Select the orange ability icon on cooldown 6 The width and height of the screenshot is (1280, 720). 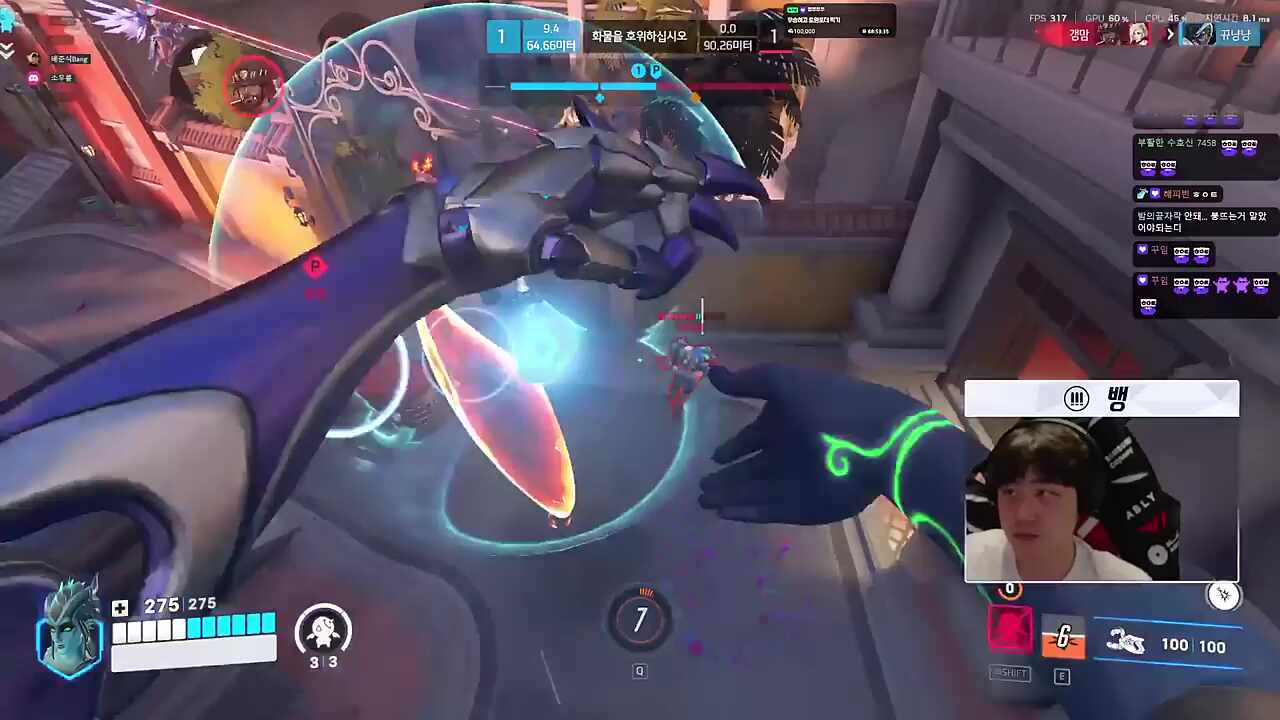pyautogui.click(x=1062, y=636)
